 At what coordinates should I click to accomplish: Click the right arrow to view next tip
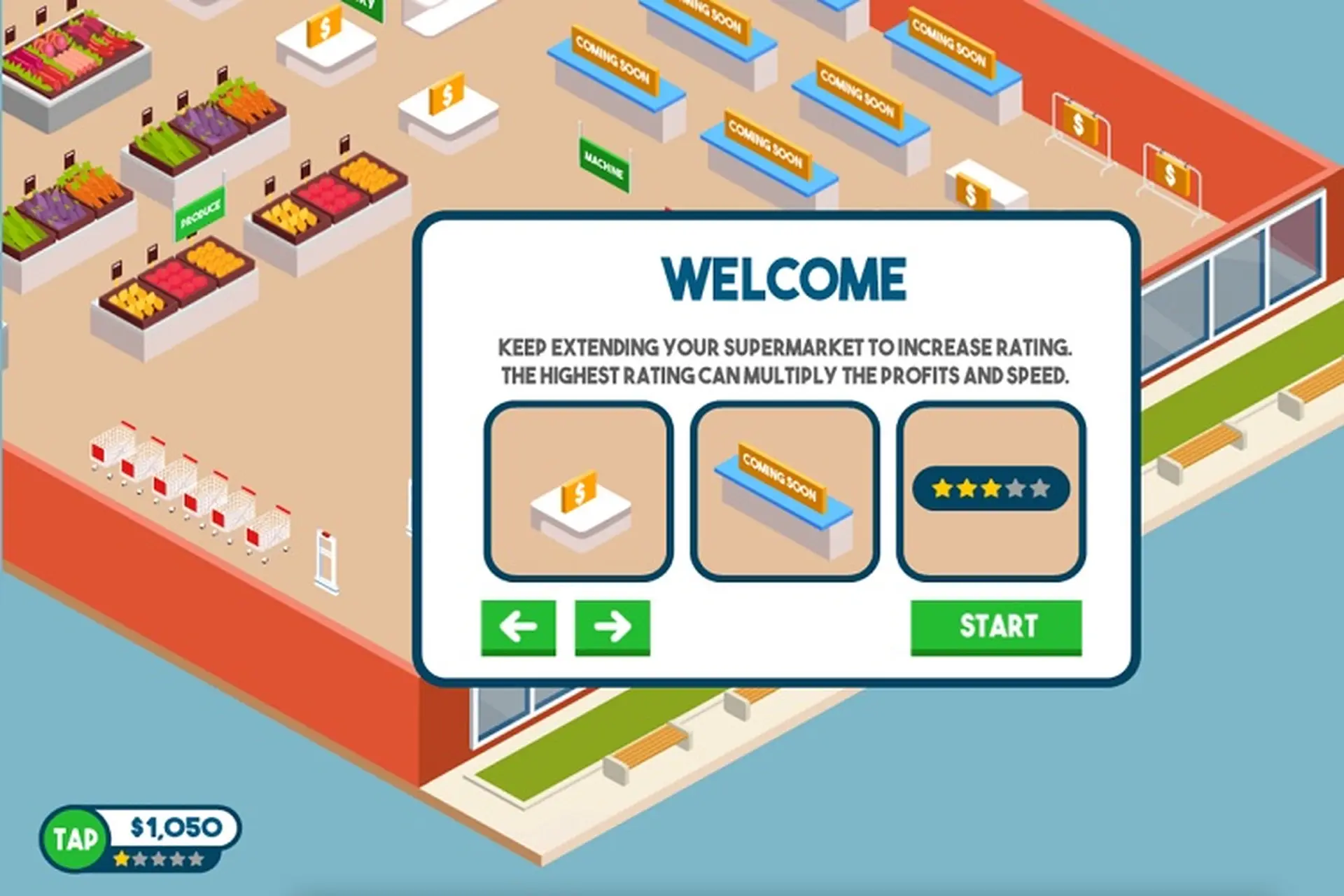point(611,626)
